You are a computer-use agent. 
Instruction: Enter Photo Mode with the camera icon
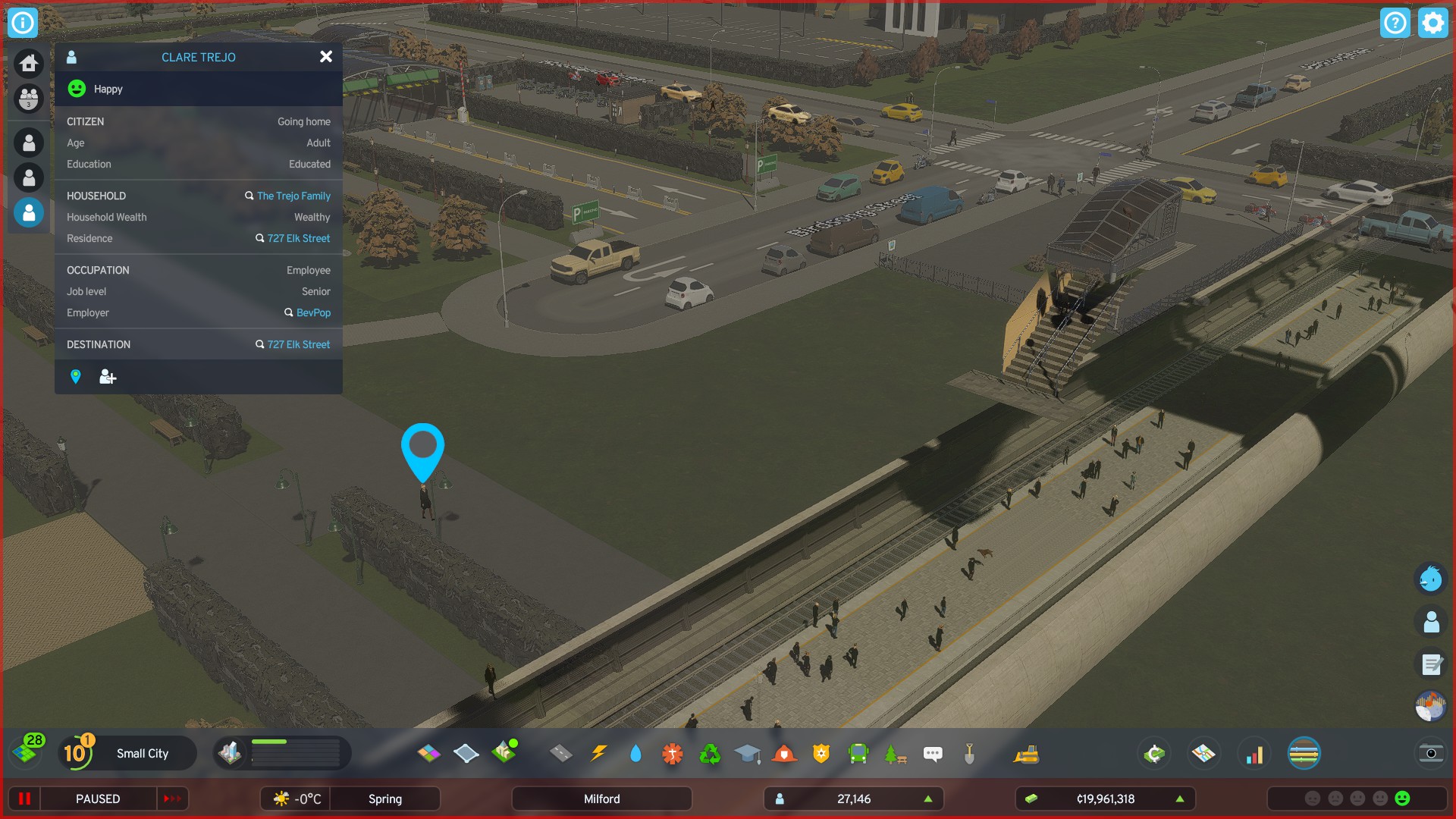coord(1430,755)
